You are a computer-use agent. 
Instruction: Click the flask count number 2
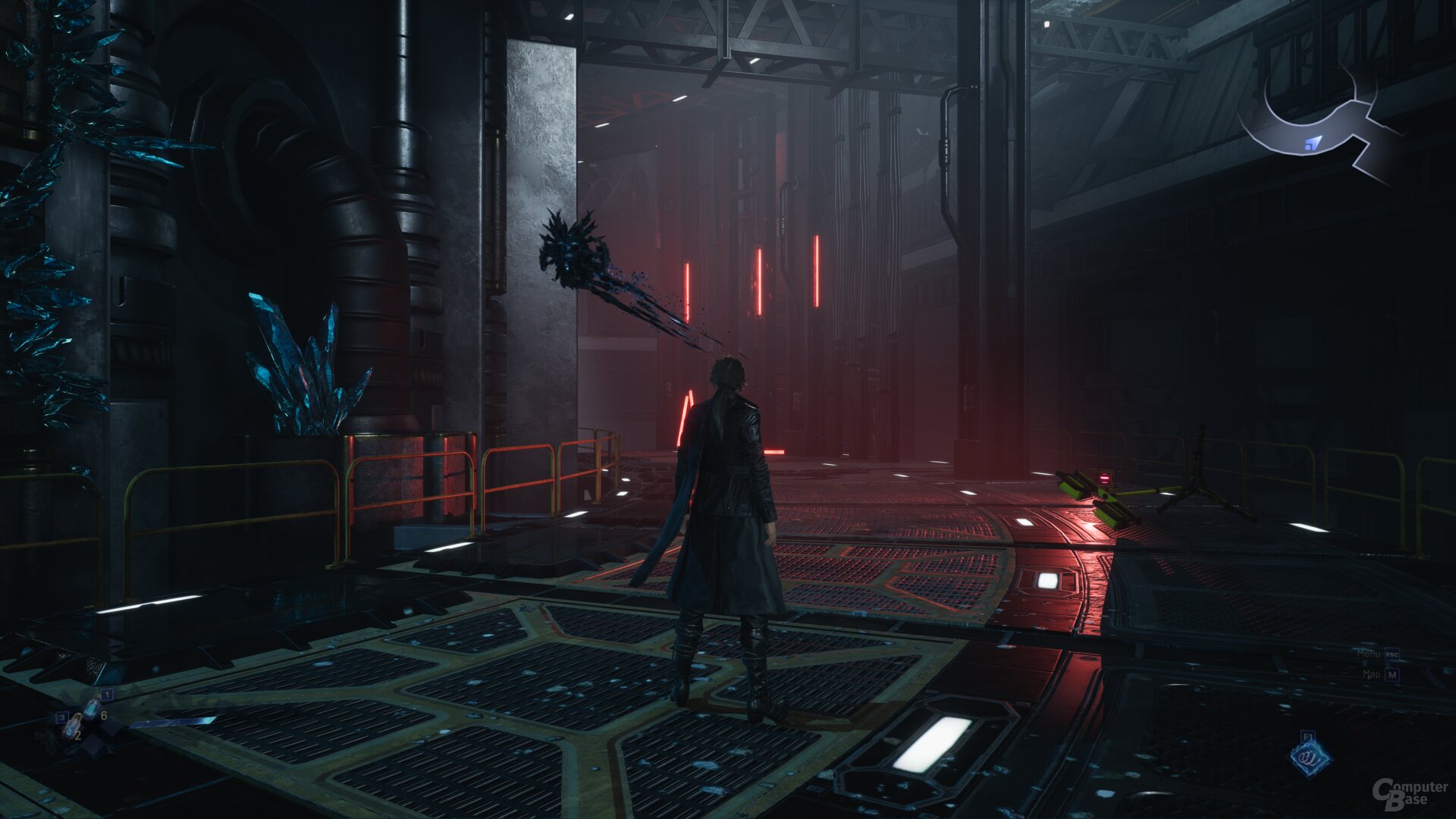coord(77,736)
